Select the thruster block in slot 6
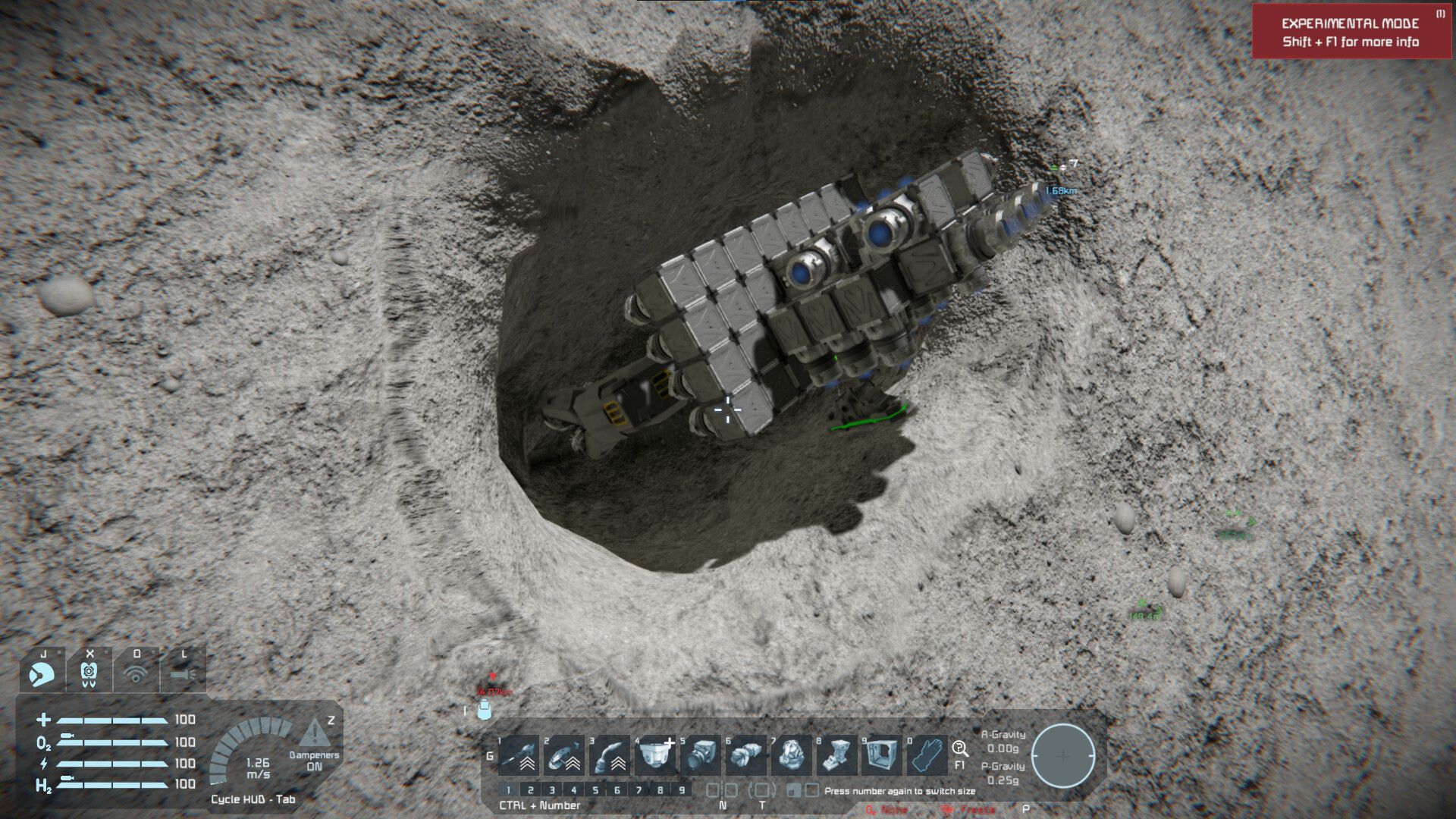This screenshot has width=1456, height=819. (x=747, y=755)
